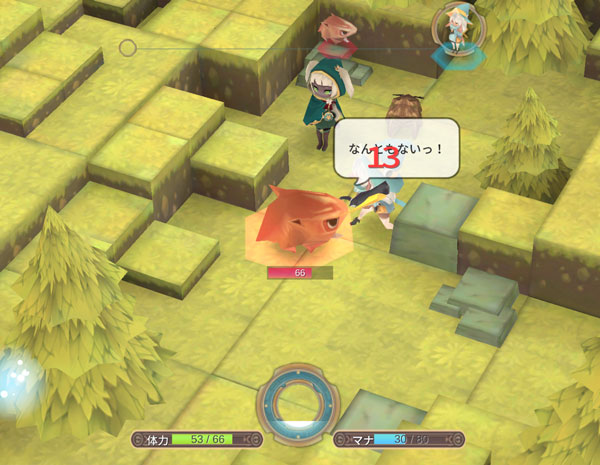Viewport: 600px width, 465px height.
Task: Tap the circular ring button between the gauges
Action: coord(298,405)
